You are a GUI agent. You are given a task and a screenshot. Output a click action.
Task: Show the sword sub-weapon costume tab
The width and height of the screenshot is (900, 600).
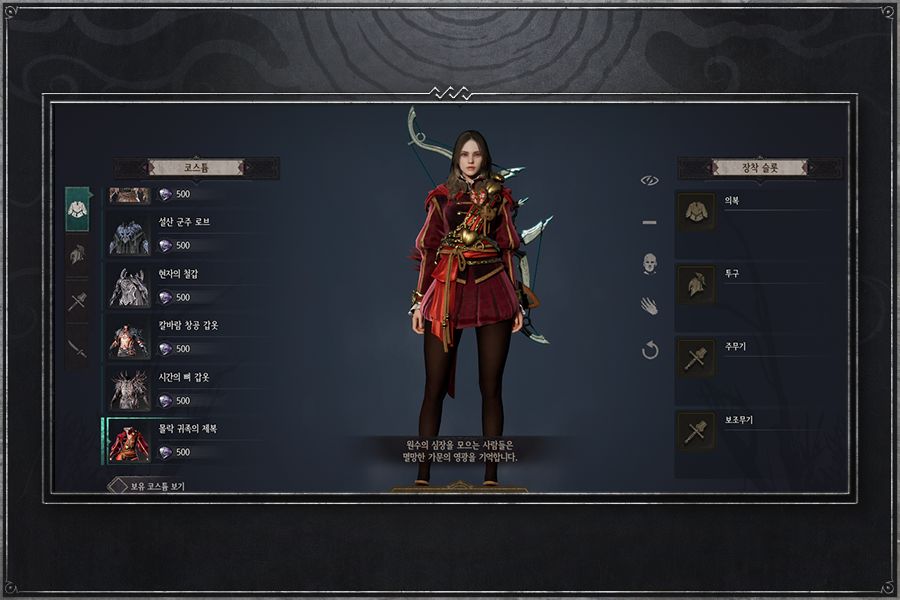77,348
